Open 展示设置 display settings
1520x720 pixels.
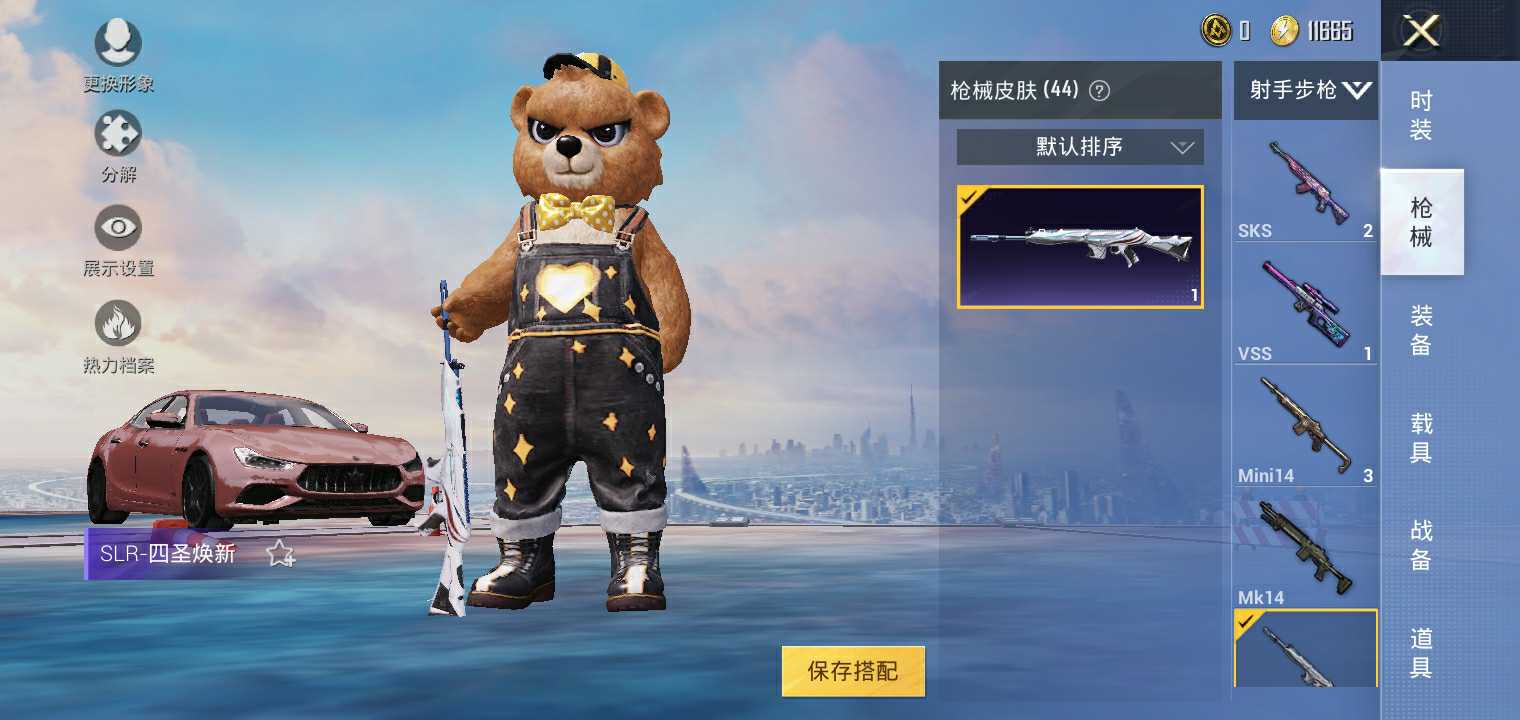coord(118,229)
